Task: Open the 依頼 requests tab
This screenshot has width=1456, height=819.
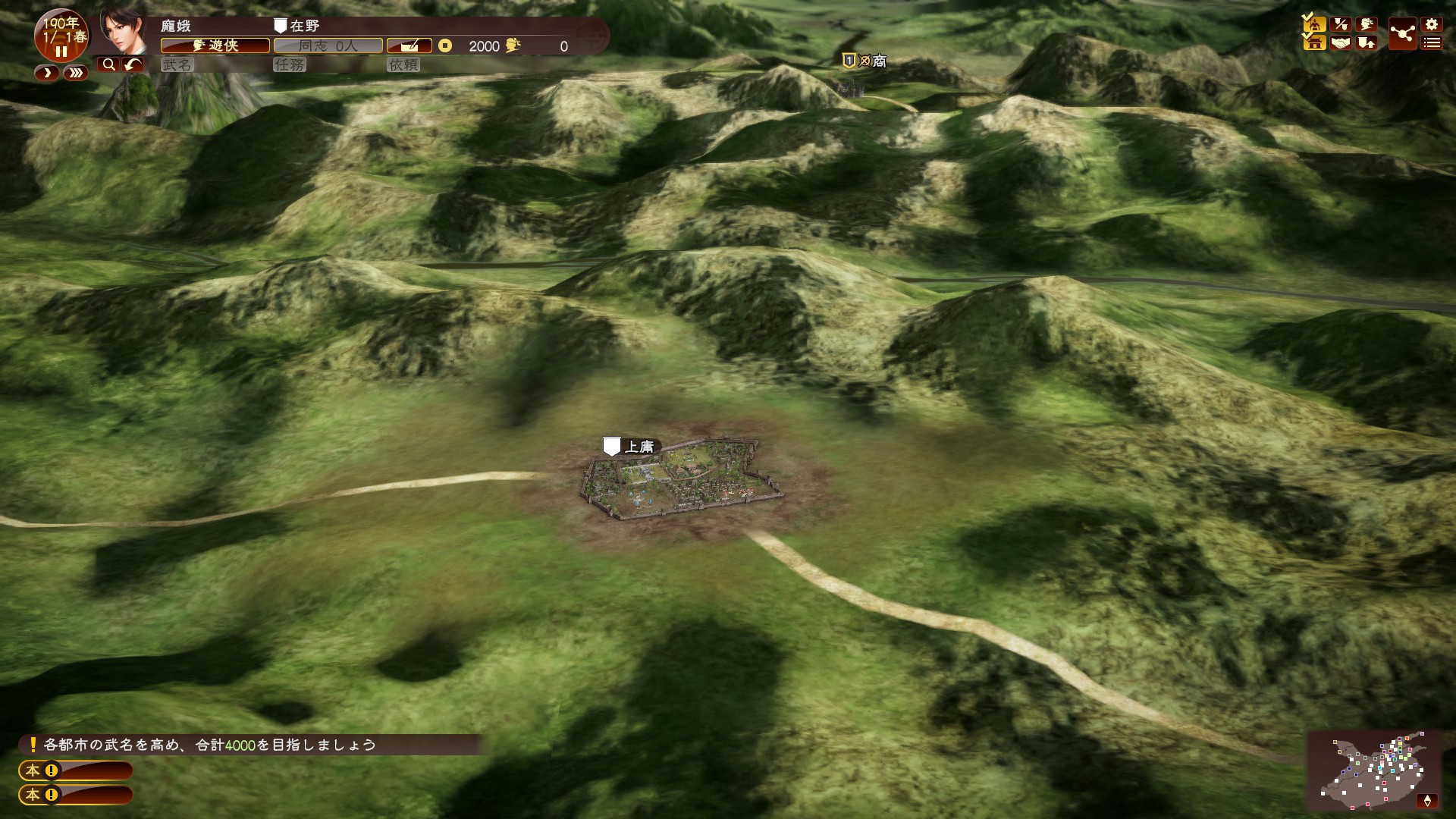Action: [403, 65]
